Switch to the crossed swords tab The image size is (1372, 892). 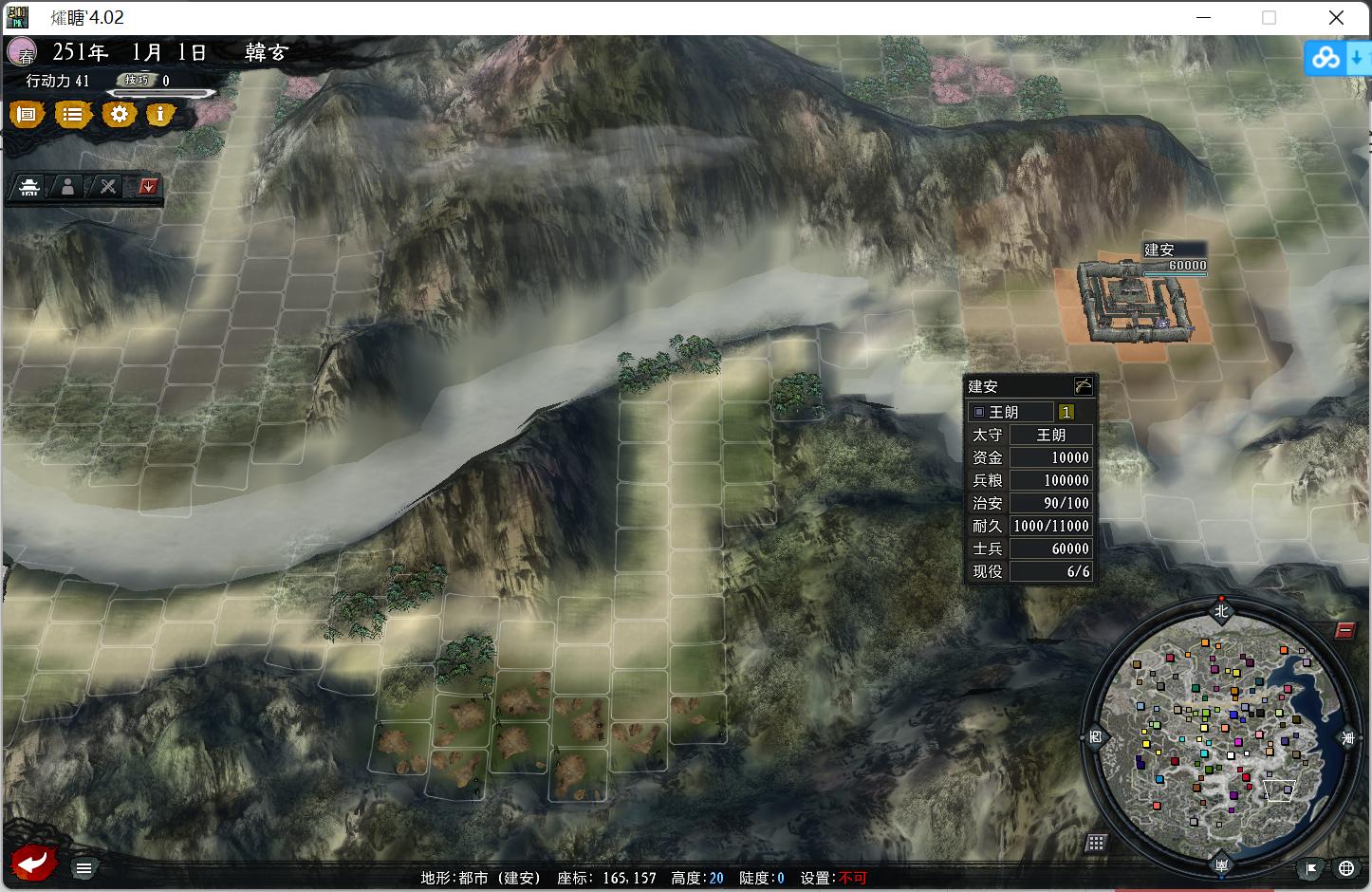(108, 187)
